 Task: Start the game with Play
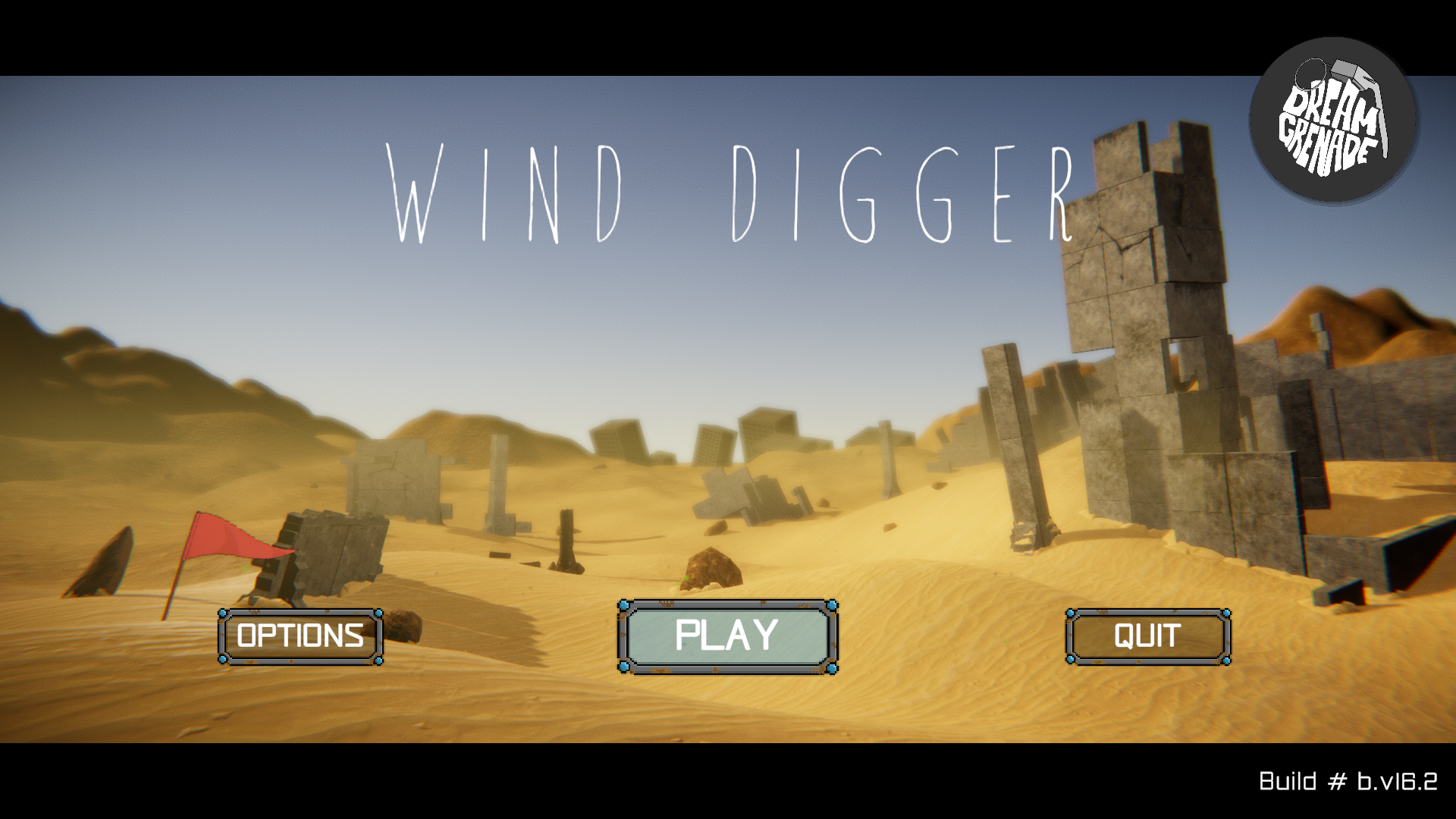coord(727,636)
